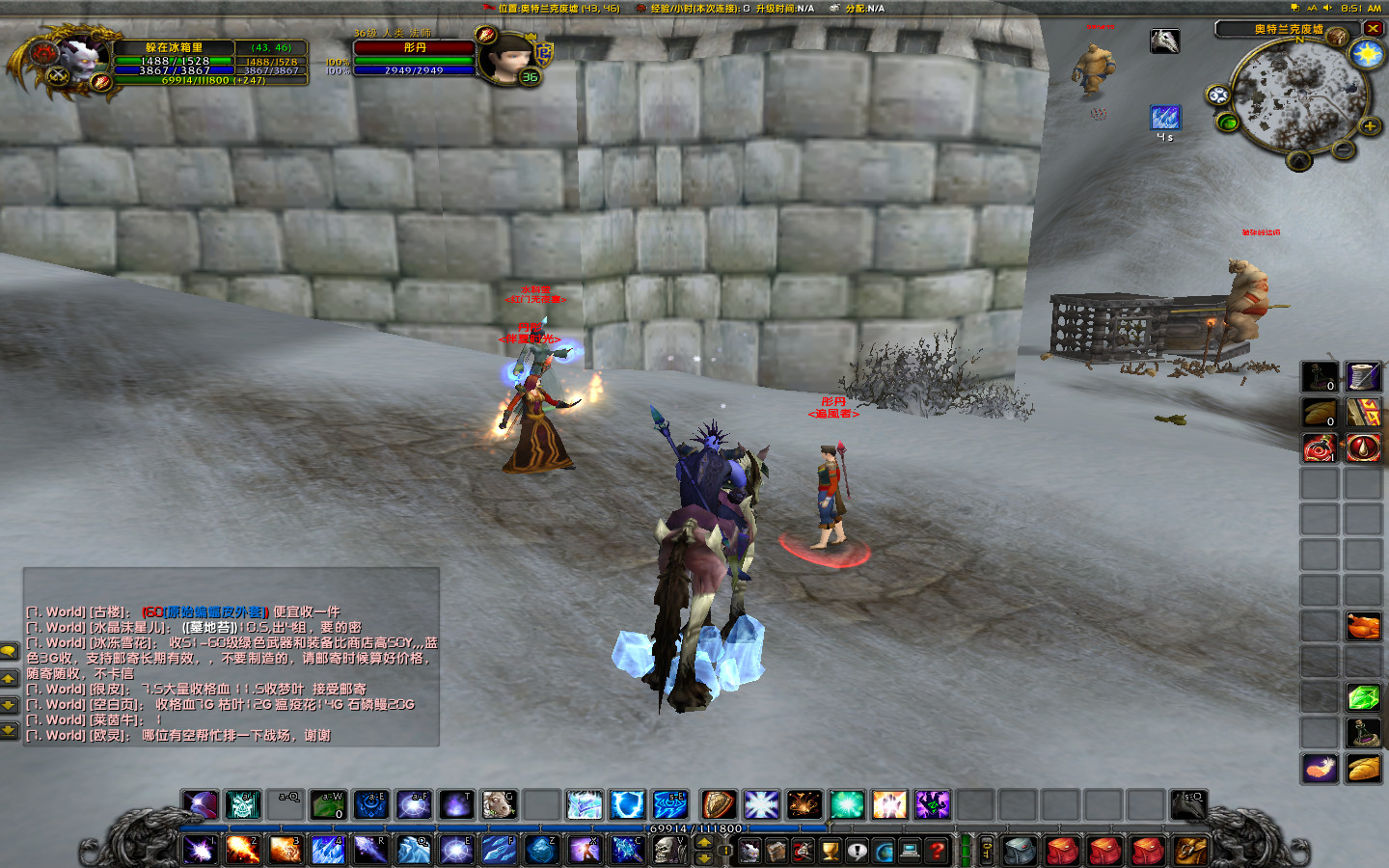Click the green LFG eye icon beside minimap
Image resolution: width=1389 pixels, height=868 pixels.
pos(1228,122)
